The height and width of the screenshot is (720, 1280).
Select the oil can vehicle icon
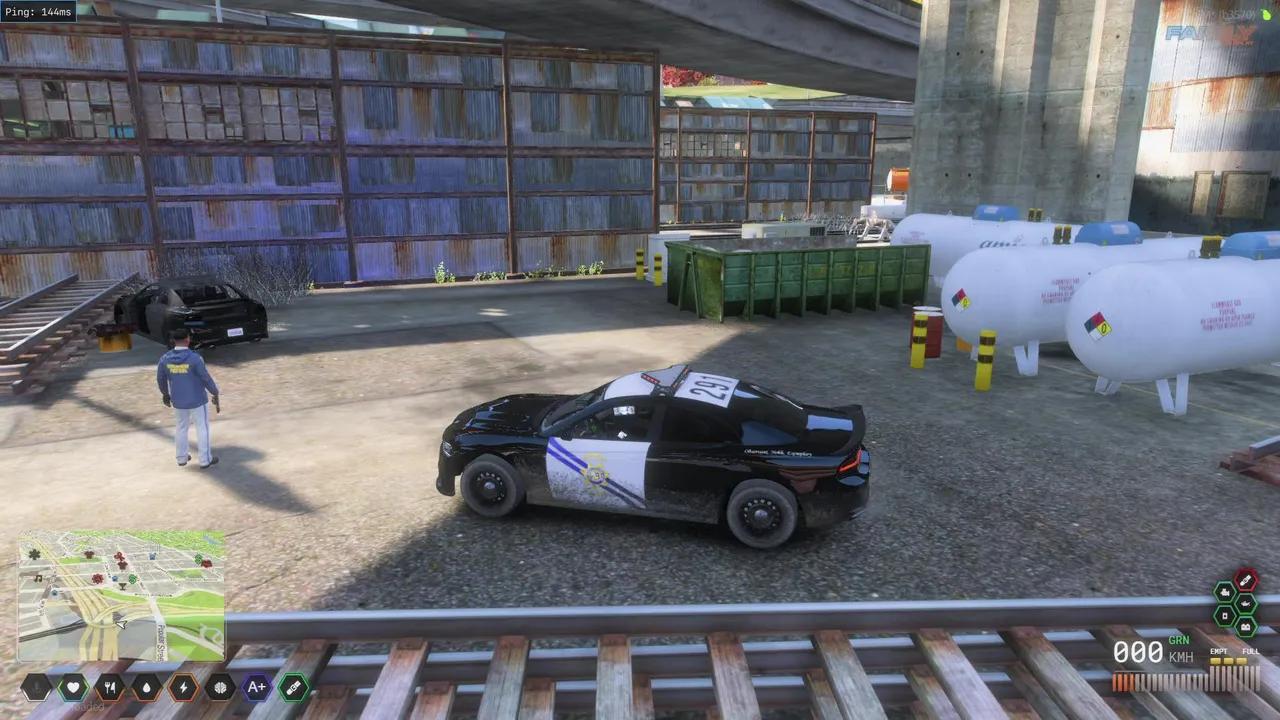[1246, 603]
